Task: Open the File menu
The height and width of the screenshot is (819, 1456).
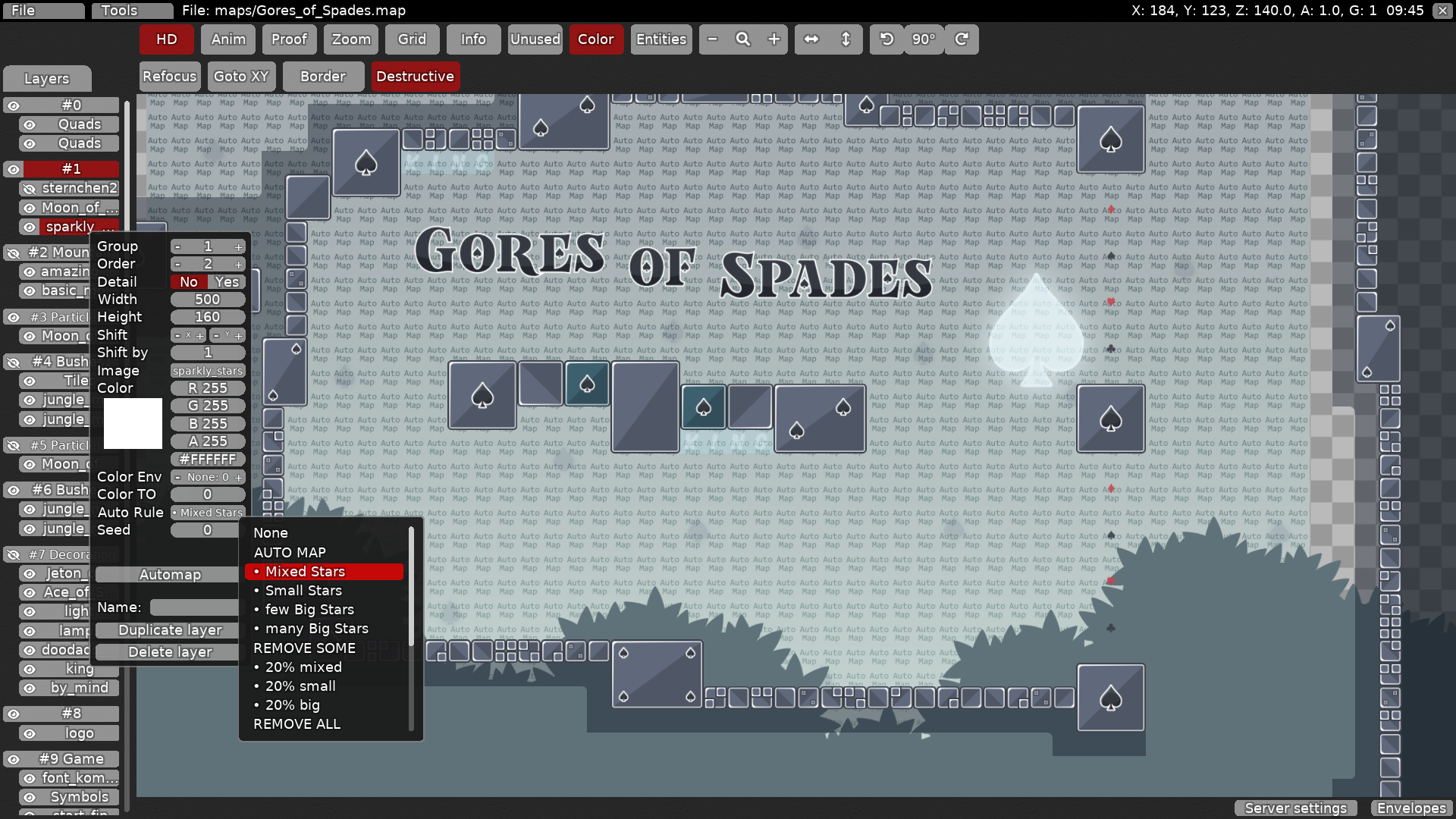Action: (43, 10)
